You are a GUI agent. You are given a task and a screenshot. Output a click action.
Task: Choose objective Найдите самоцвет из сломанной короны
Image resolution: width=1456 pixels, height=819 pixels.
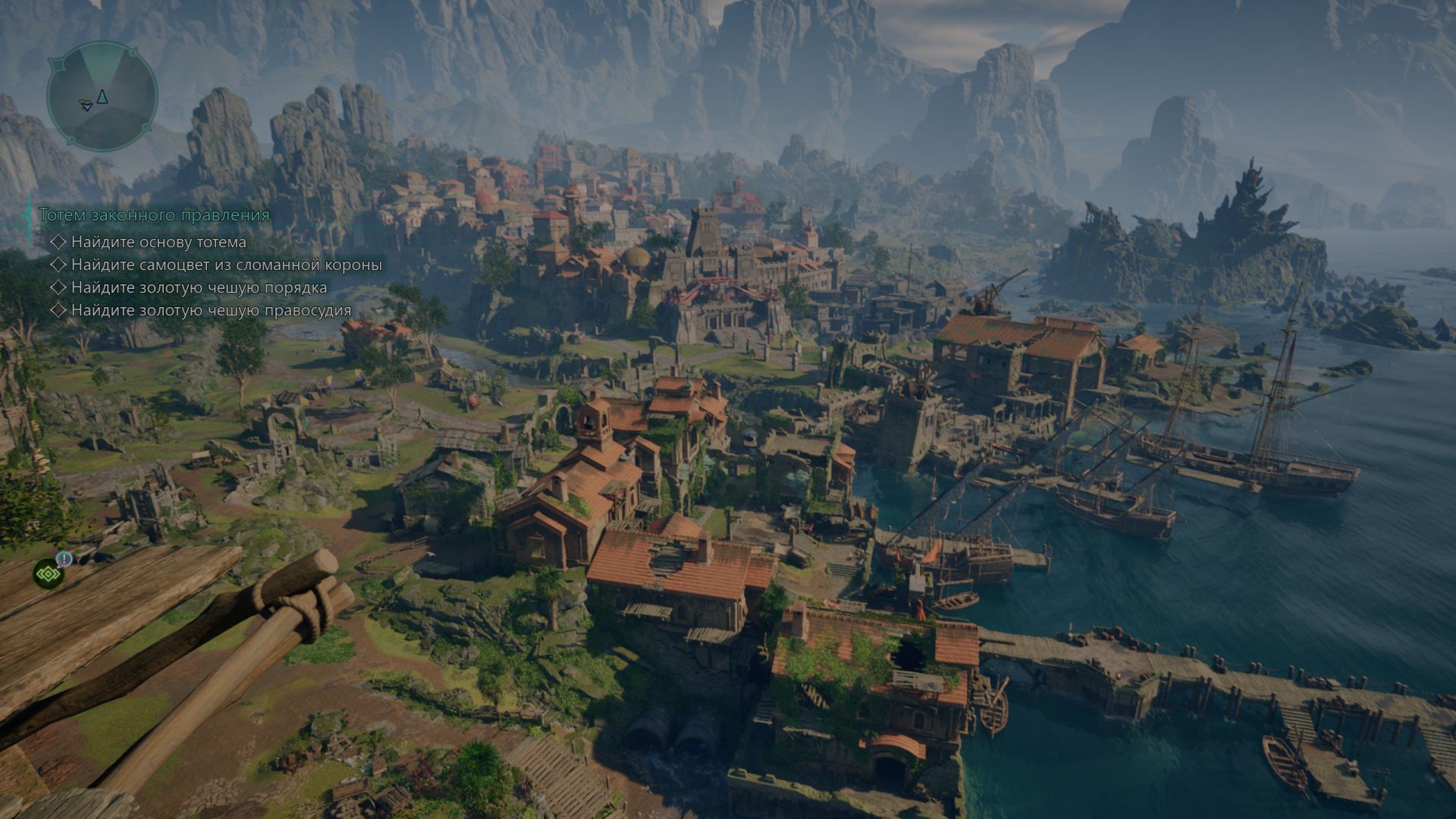point(226,265)
